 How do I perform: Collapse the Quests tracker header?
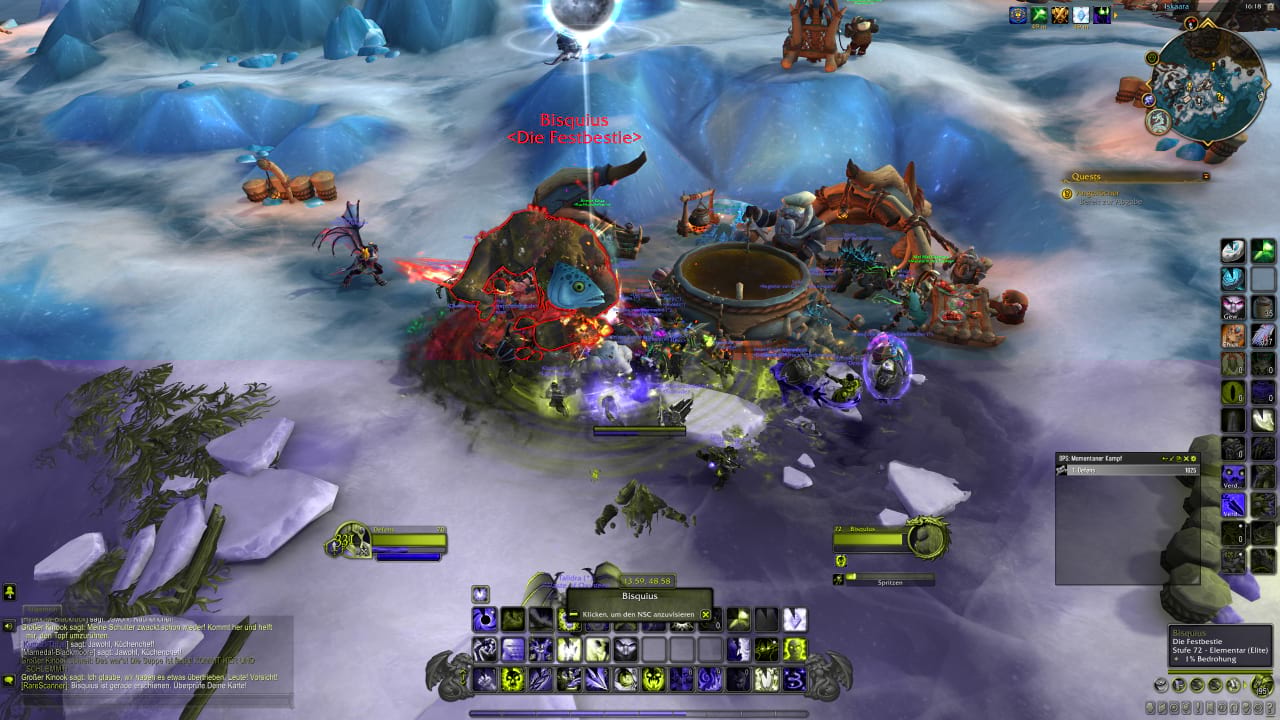(x=1205, y=176)
